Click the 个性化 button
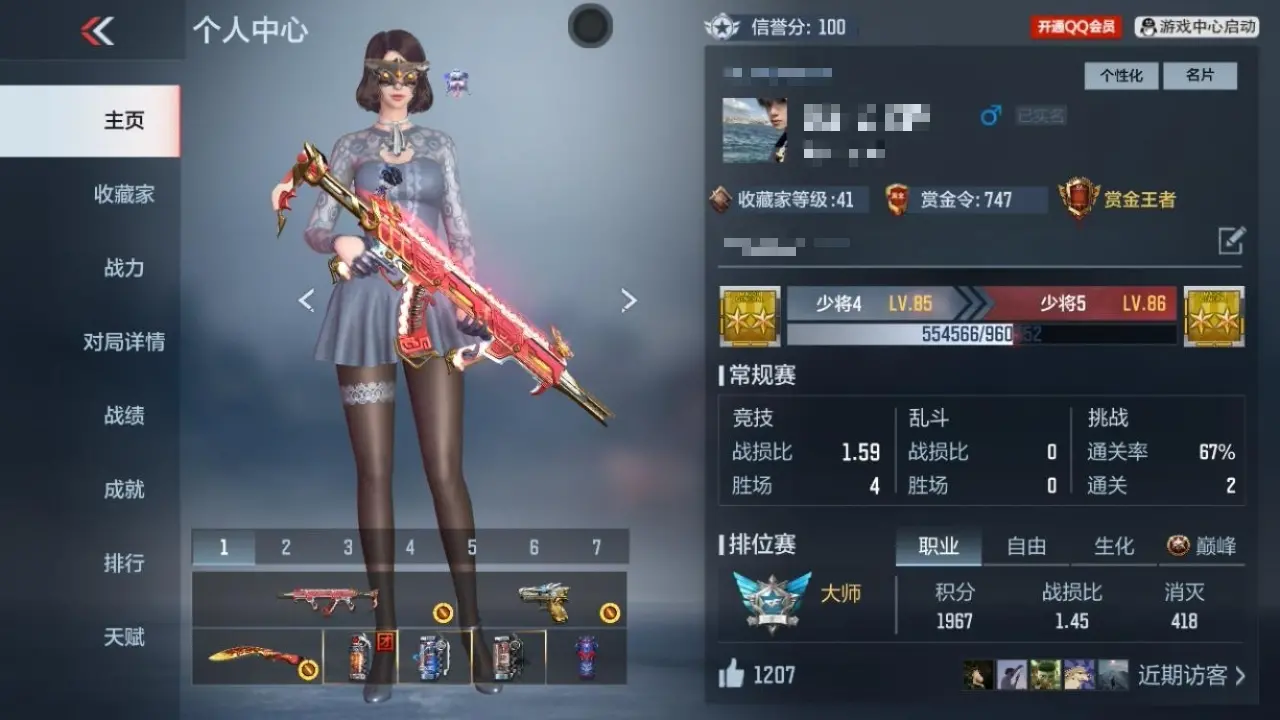1280x720 pixels. (x=1121, y=76)
